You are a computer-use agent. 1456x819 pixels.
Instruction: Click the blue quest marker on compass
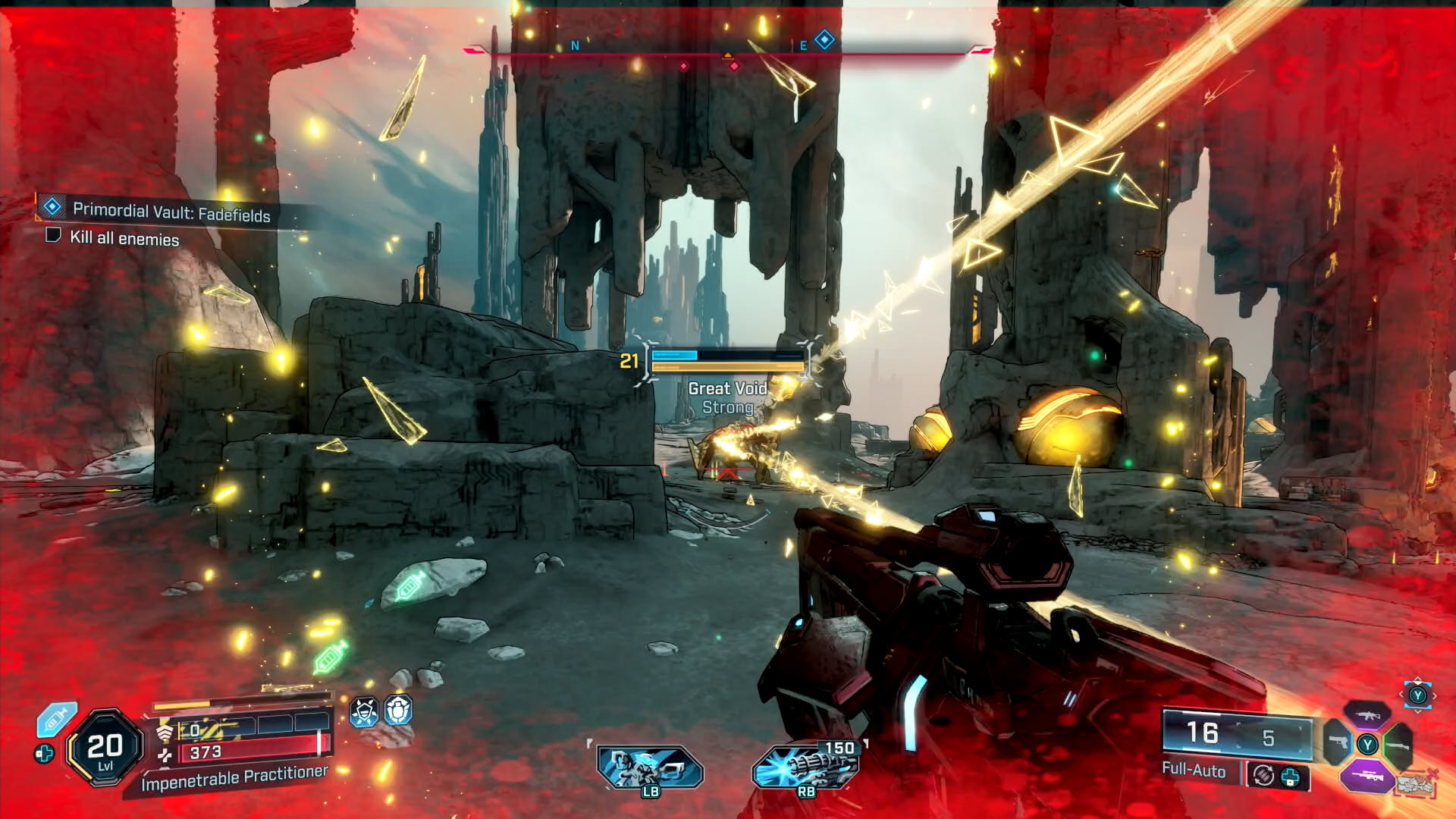click(x=824, y=39)
